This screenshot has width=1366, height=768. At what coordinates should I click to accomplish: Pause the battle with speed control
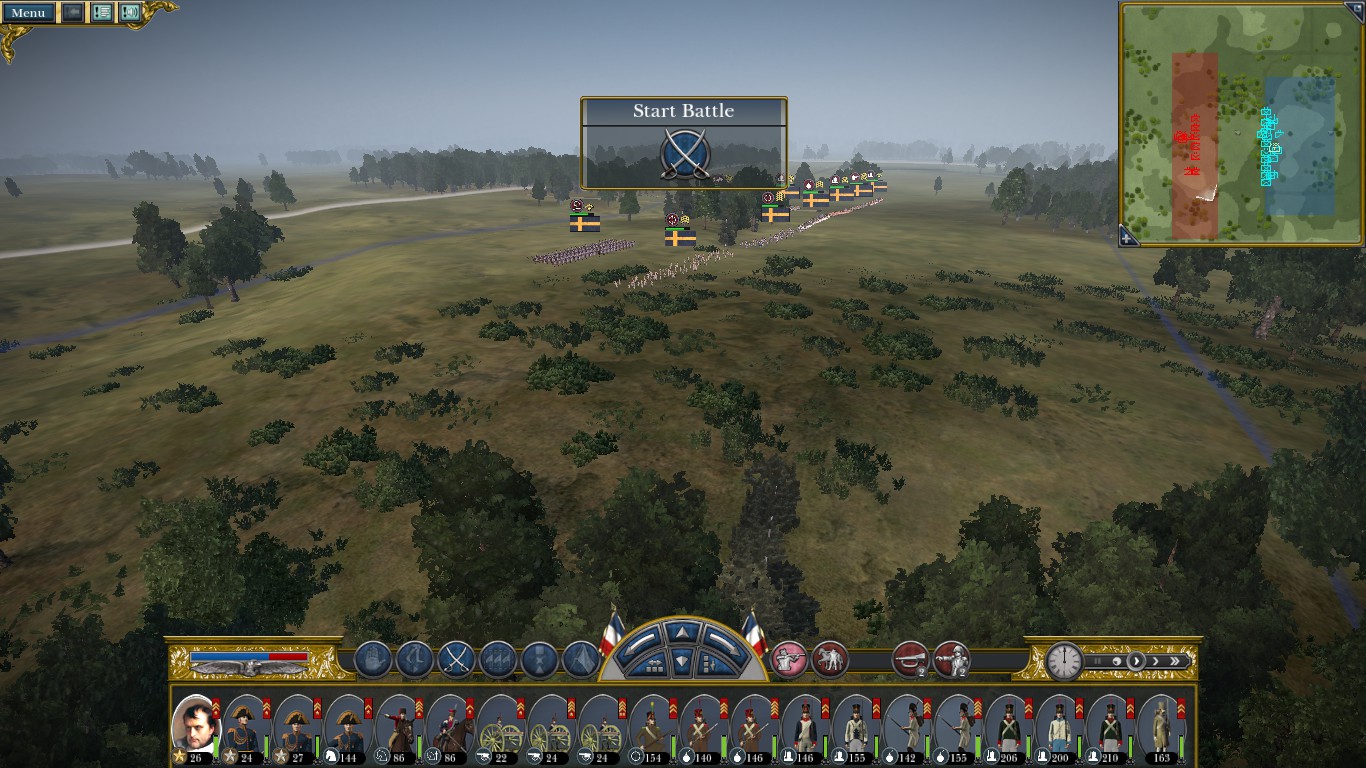pyautogui.click(x=1098, y=661)
